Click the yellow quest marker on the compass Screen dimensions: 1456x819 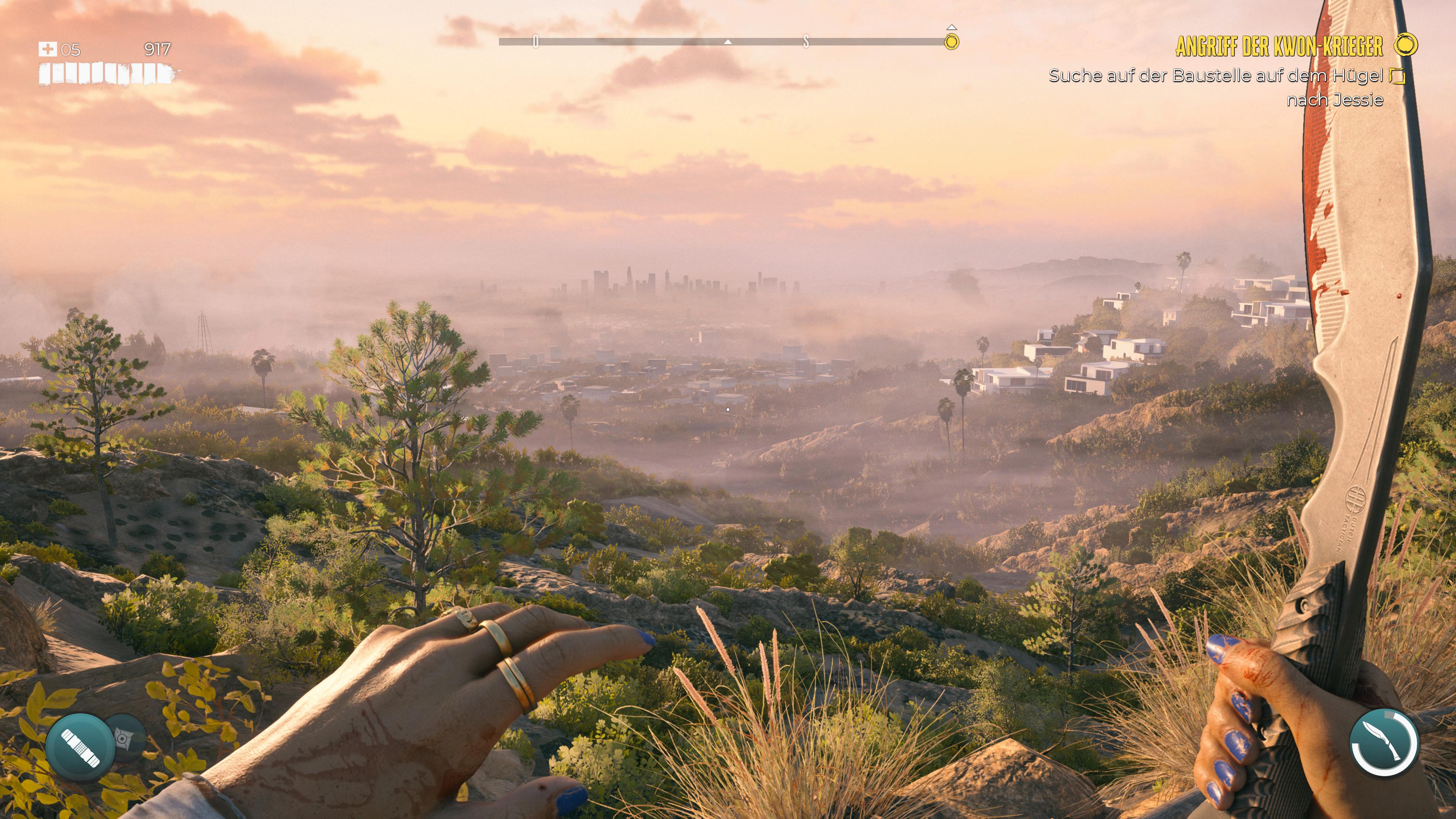(x=952, y=41)
